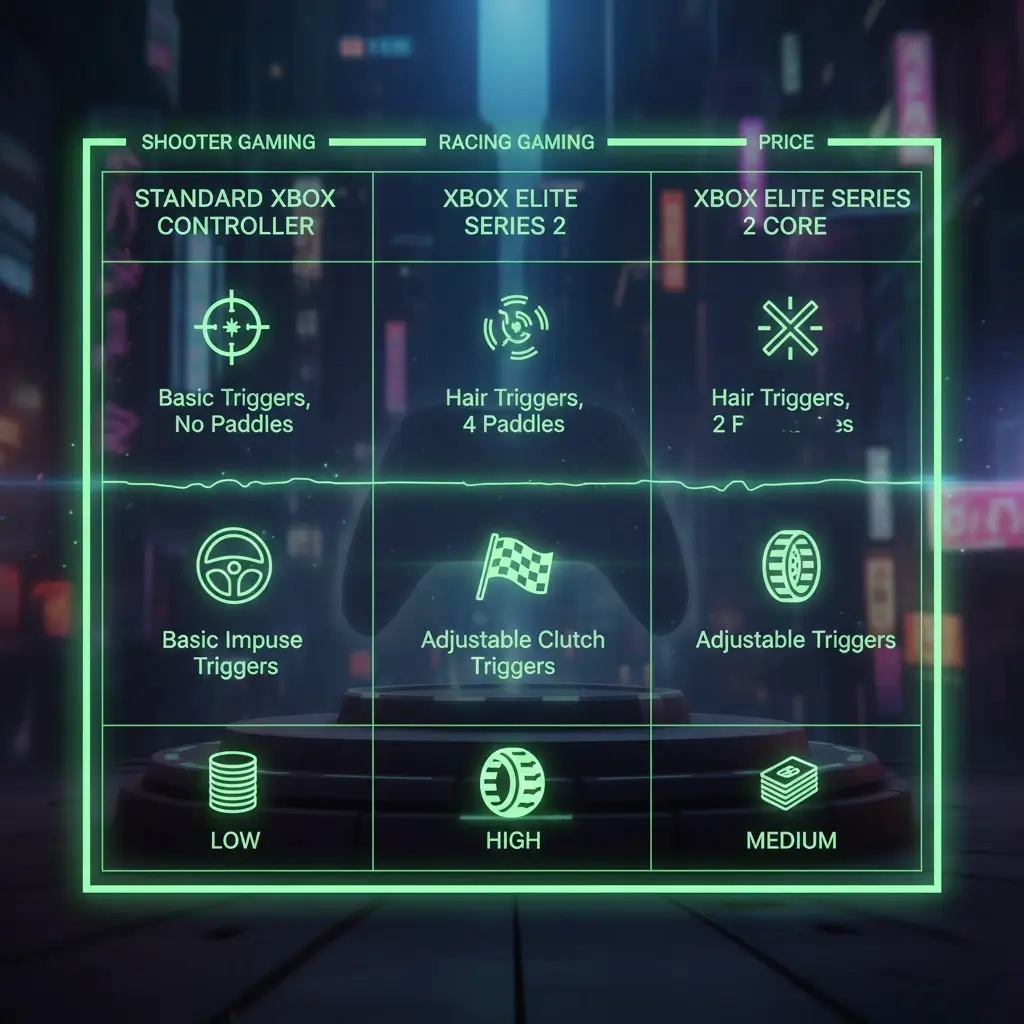Click the crosshair icon above Basic Triggers

pyautogui.click(x=231, y=327)
